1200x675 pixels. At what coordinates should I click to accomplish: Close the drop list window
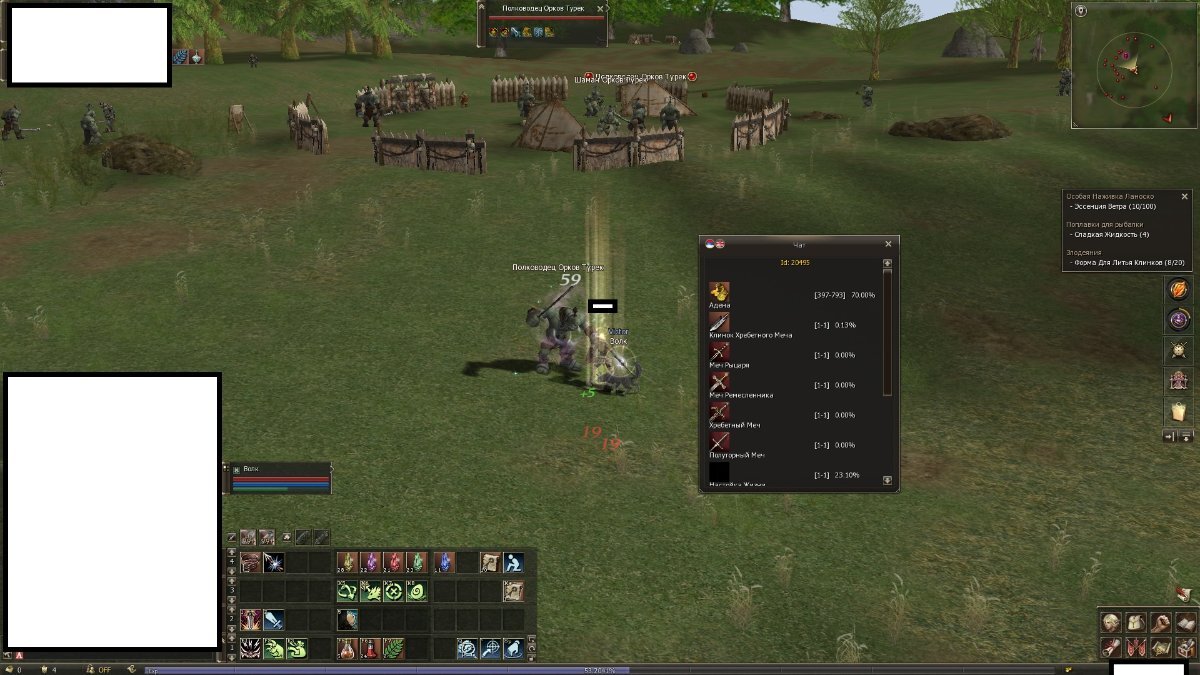tap(888, 244)
